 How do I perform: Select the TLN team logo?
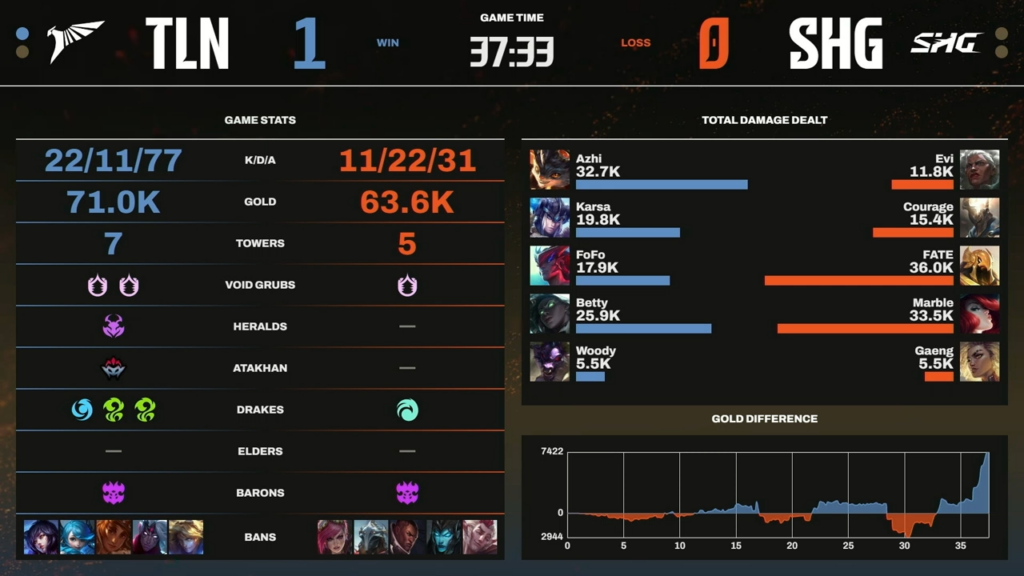(x=76, y=42)
